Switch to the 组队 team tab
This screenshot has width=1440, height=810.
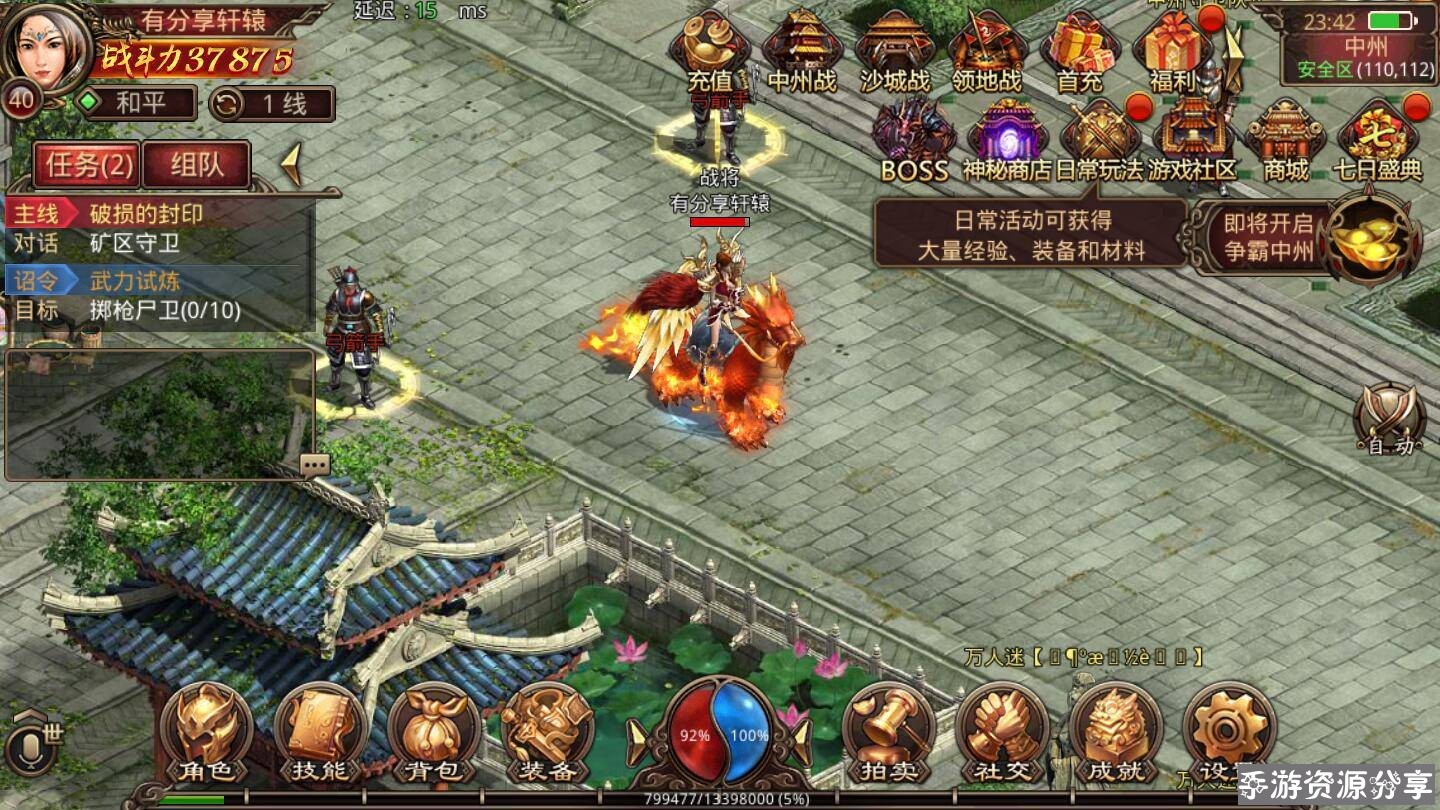point(196,165)
